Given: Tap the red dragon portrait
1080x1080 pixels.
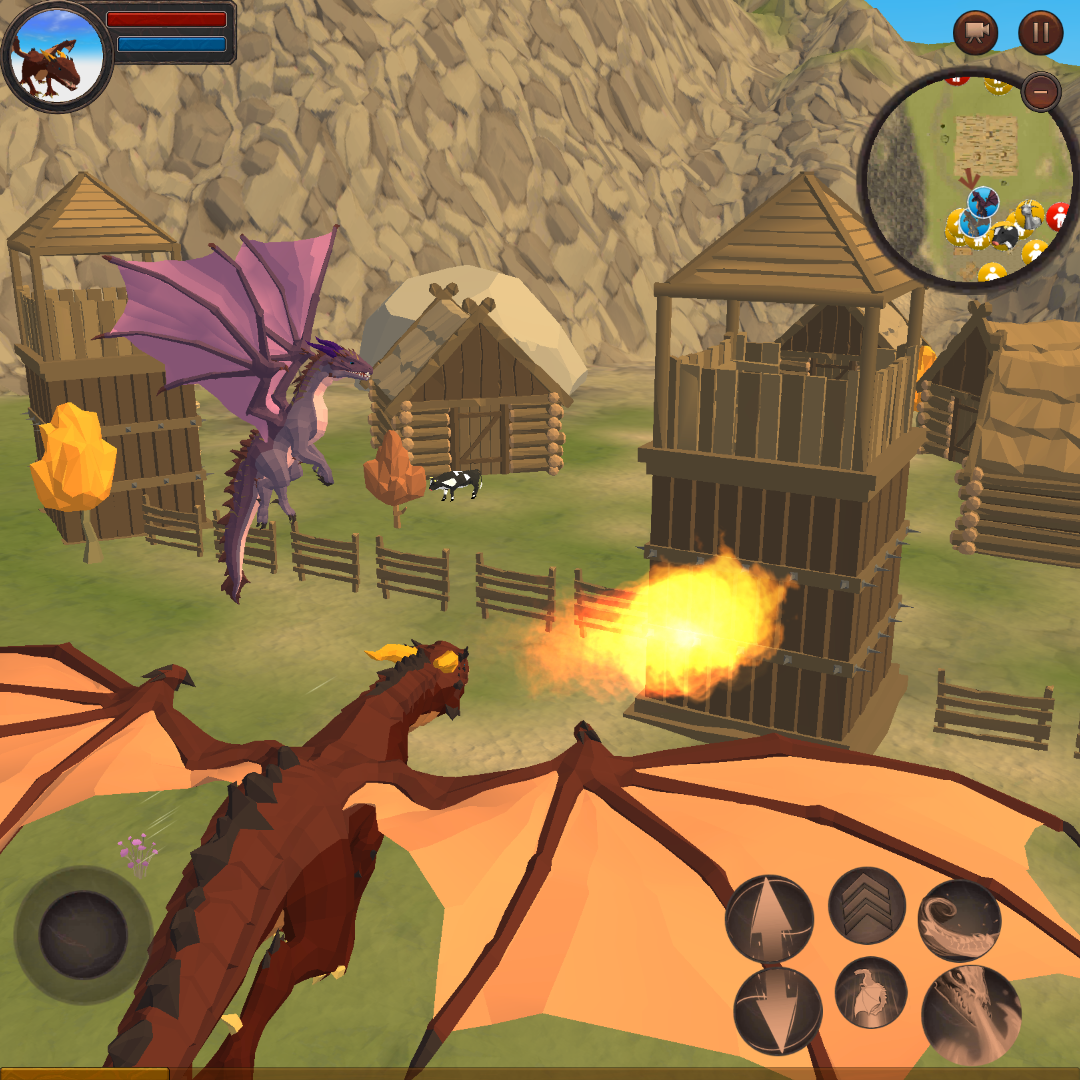Looking at the screenshot, I should click(57, 55).
